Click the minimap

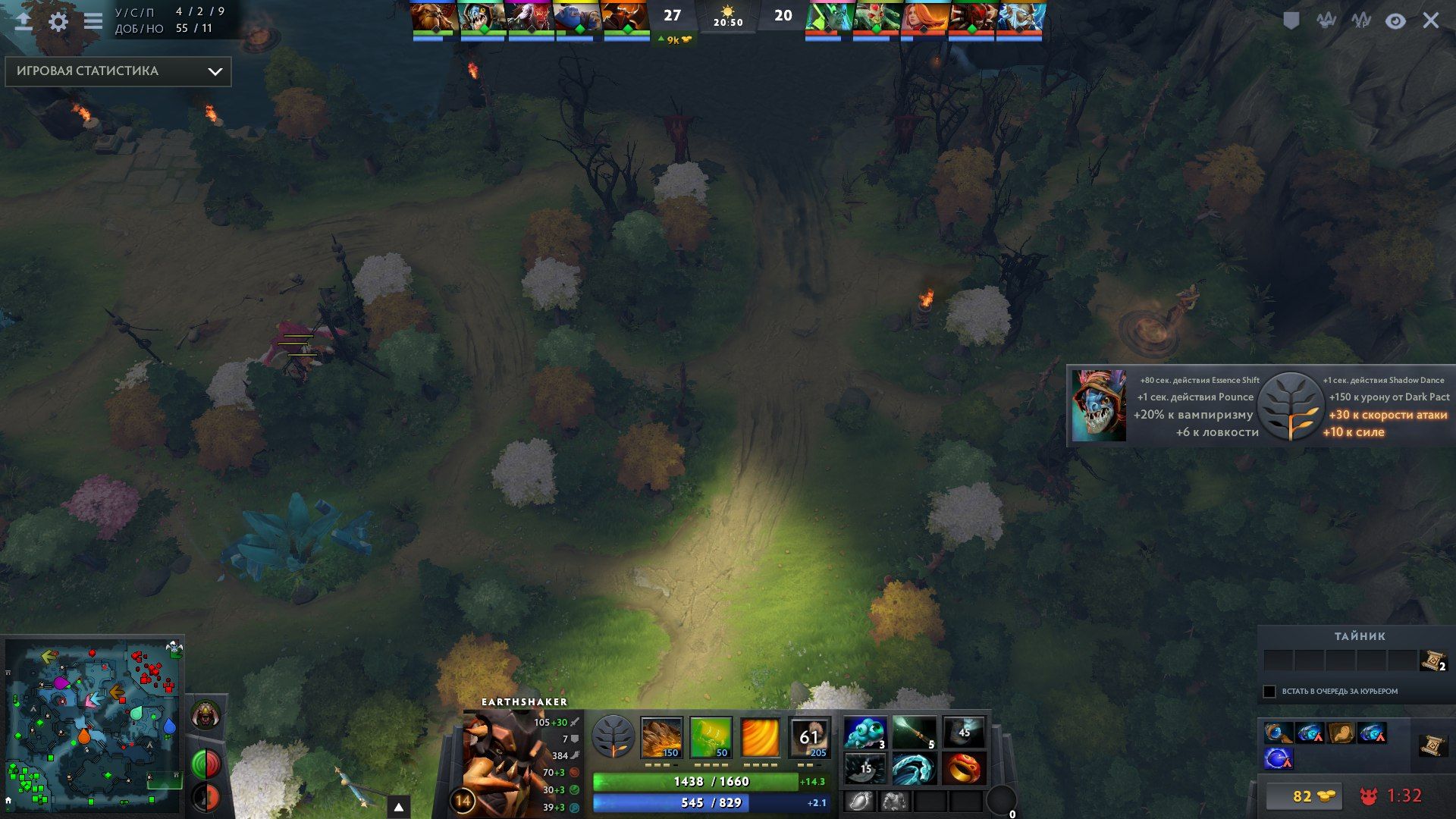(x=93, y=724)
